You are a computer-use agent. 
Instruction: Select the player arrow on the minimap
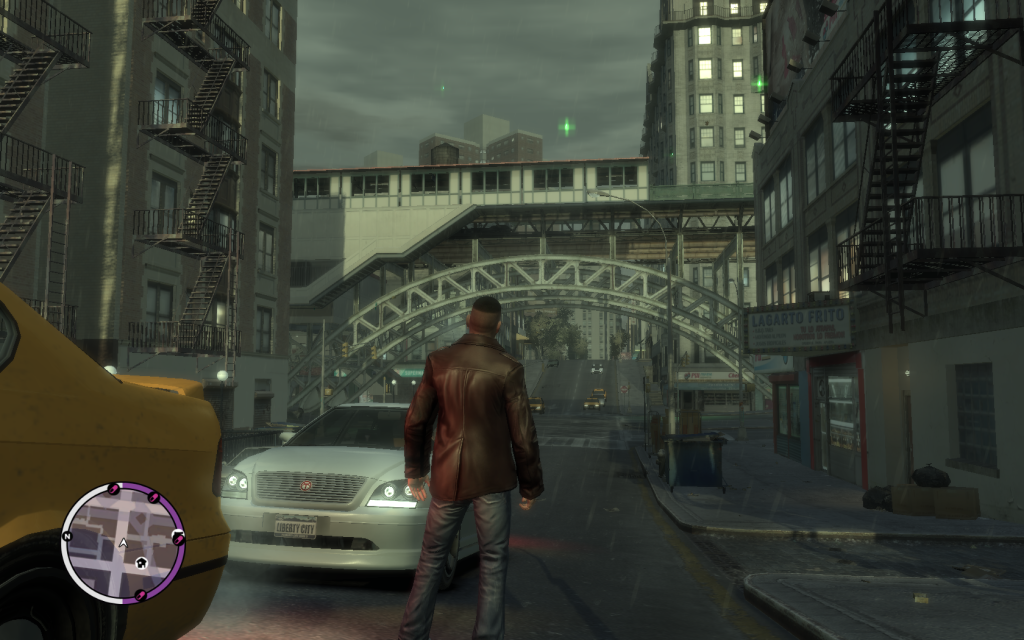click(123, 543)
